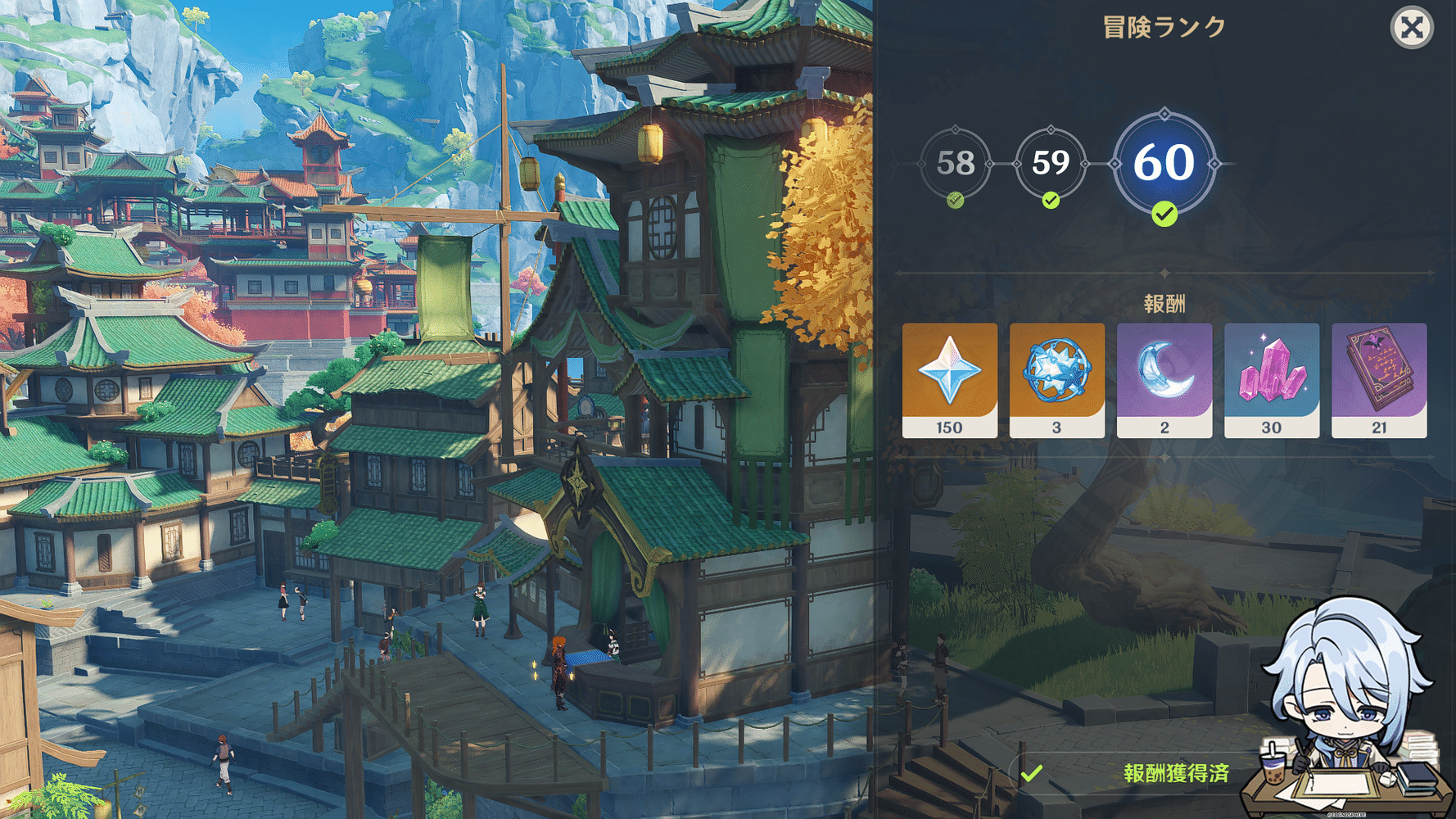Inspect the pink crystal ore reward
Viewport: 1456px width, 819px height.
[1271, 380]
